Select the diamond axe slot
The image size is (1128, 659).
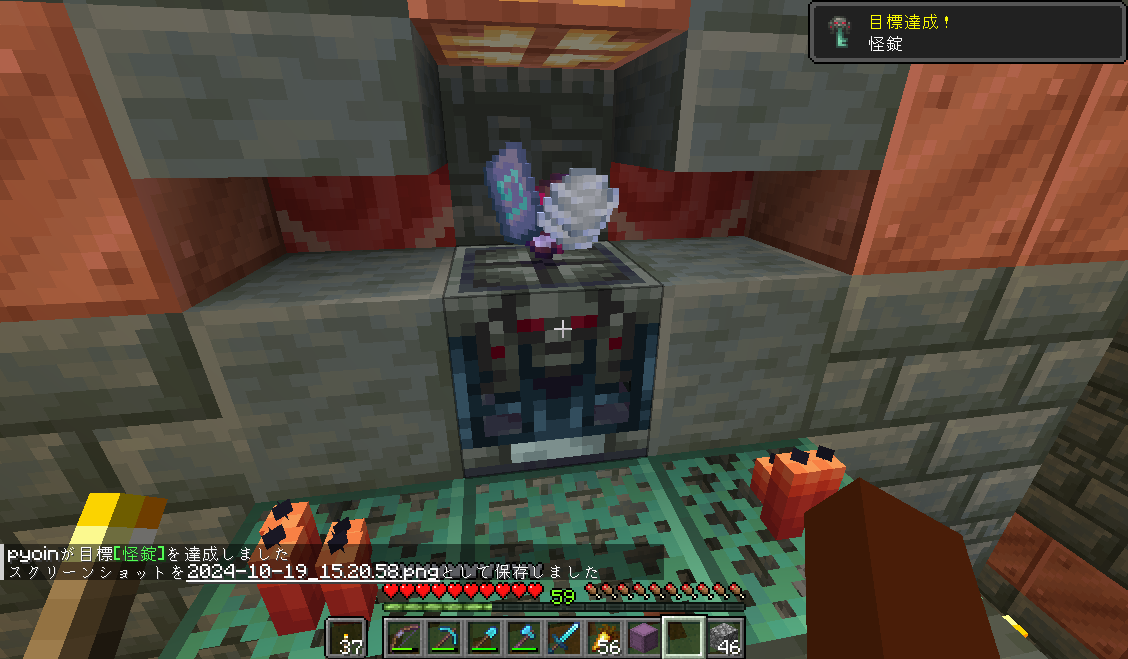pos(525,638)
